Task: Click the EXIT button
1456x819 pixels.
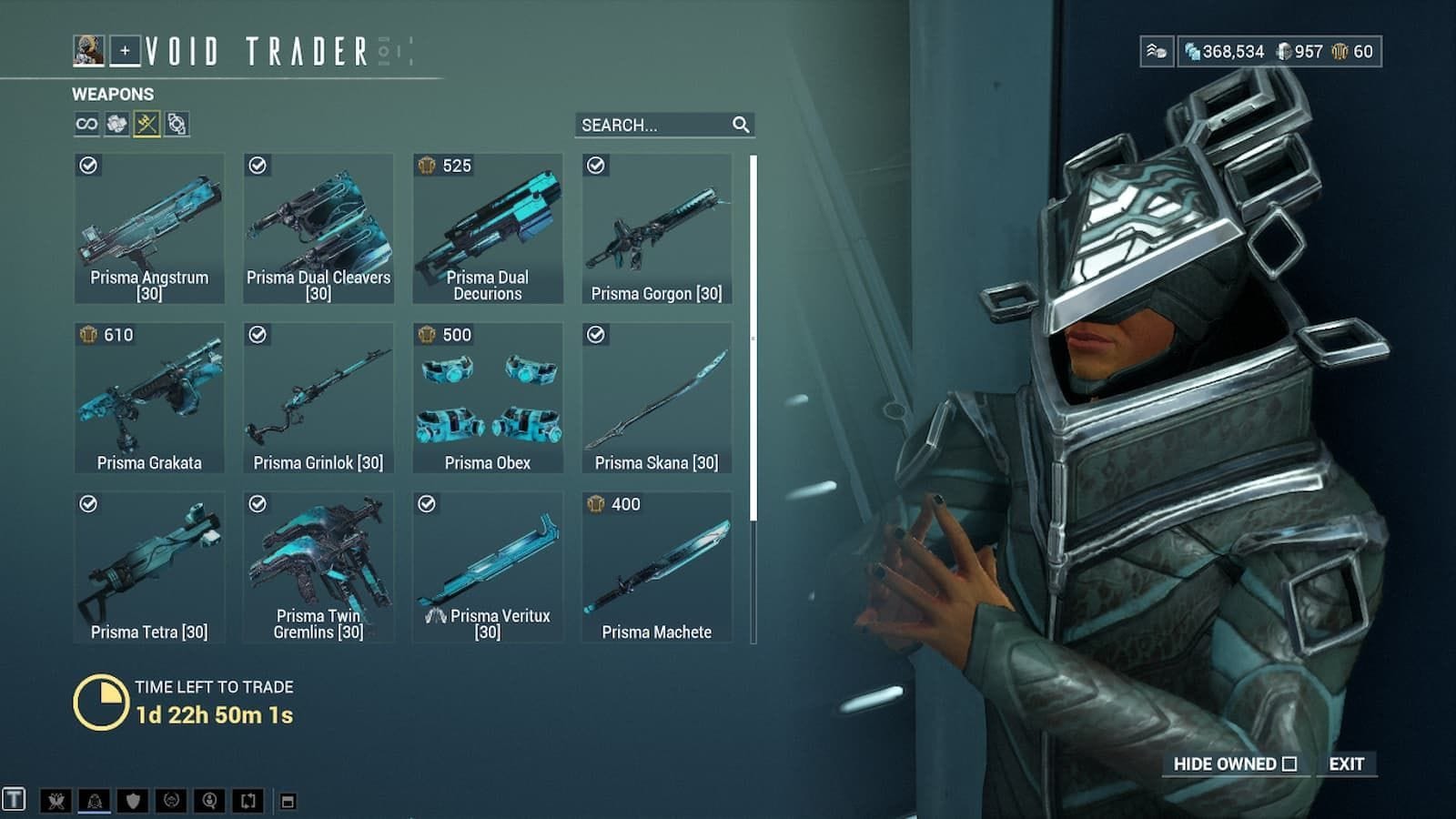Action: 1347,764
